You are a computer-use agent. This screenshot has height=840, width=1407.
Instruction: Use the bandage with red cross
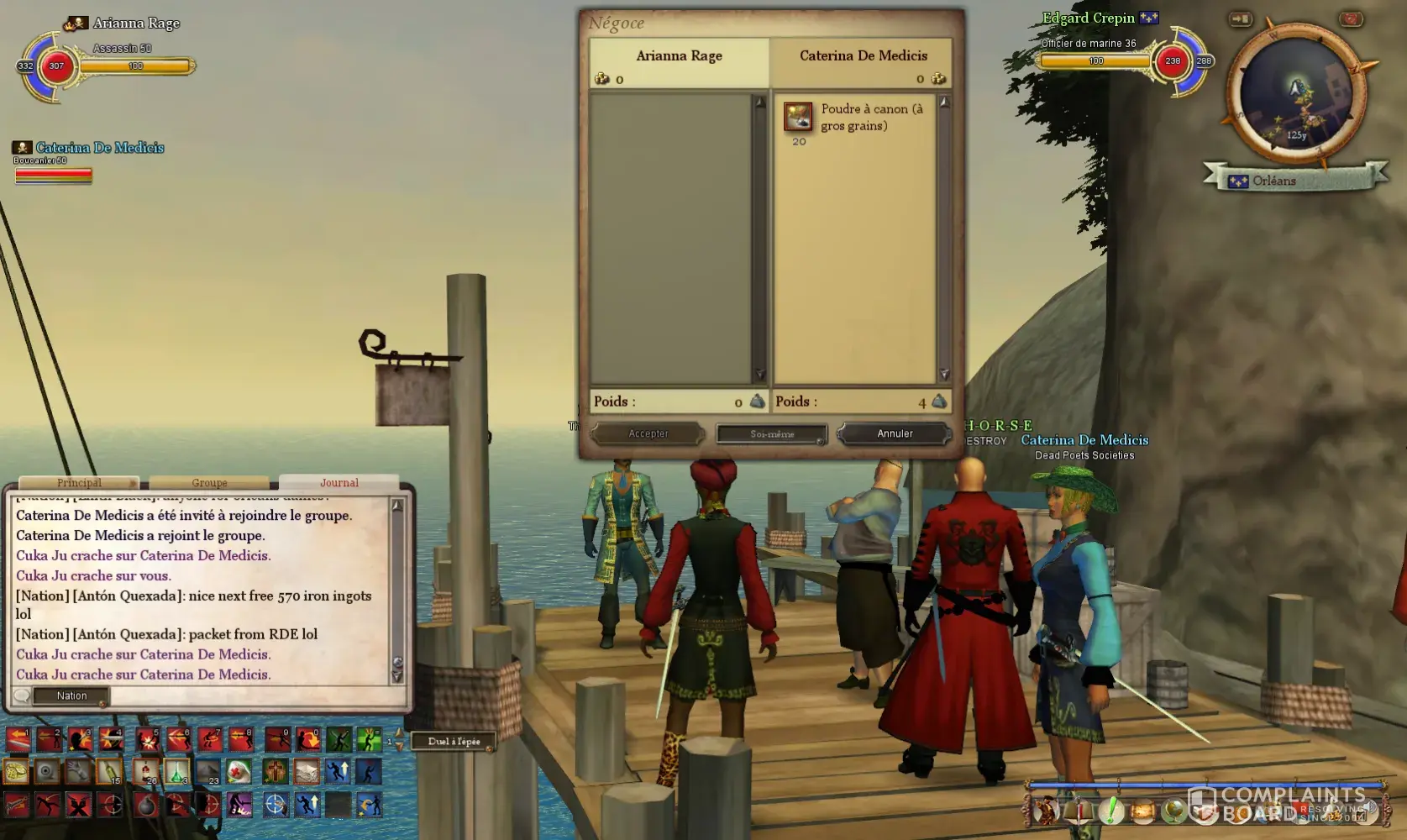click(x=239, y=771)
